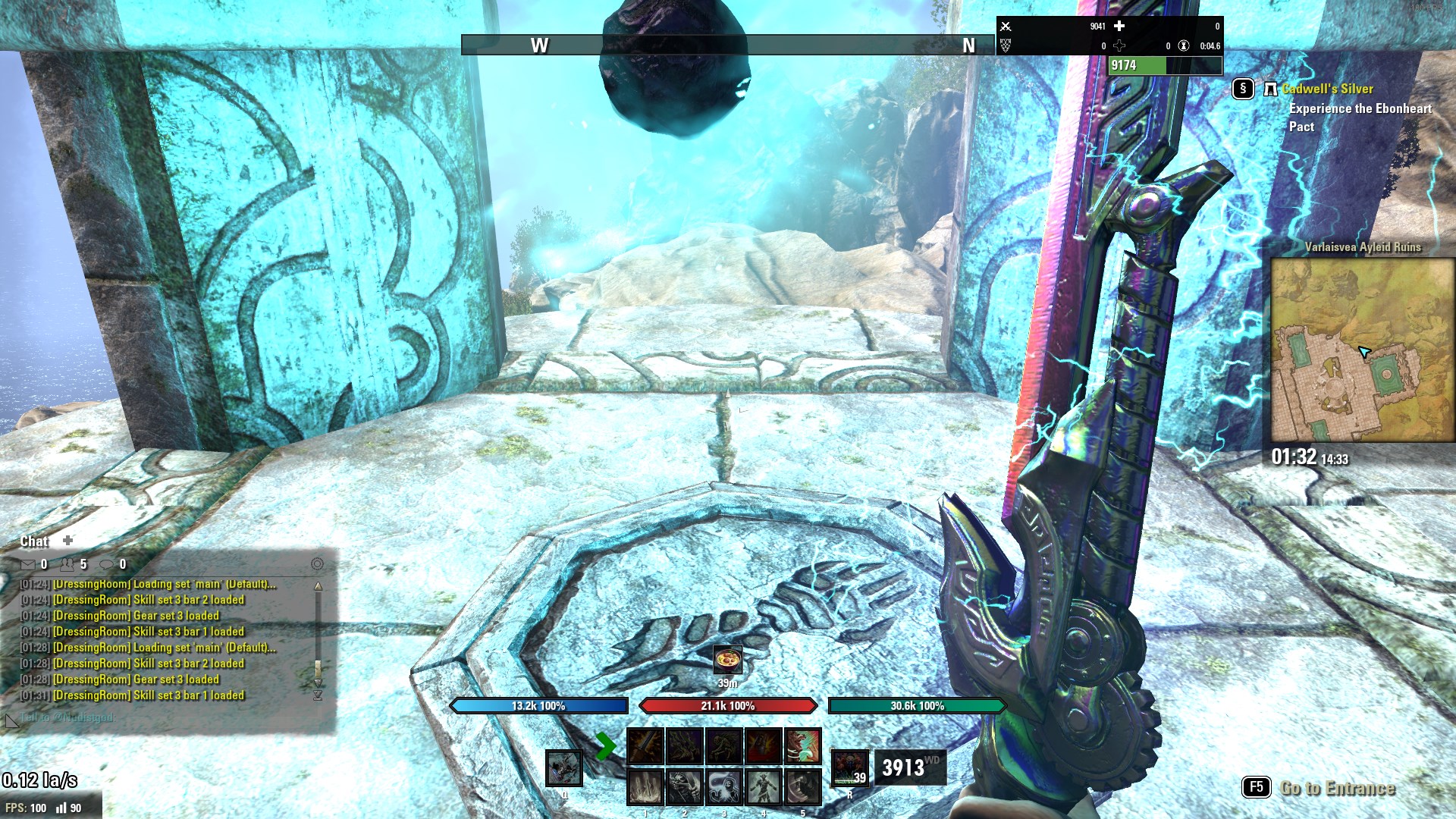Activate the hooded figure with magic swirl ability
This screenshot has height=819, width=1456.
pyautogui.click(x=723, y=787)
